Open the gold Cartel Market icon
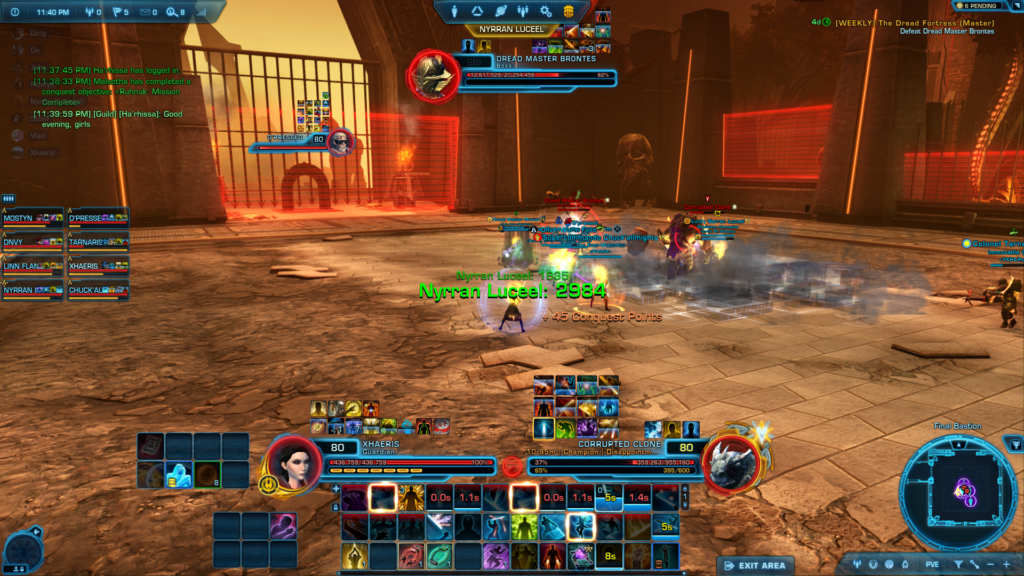 click(568, 11)
